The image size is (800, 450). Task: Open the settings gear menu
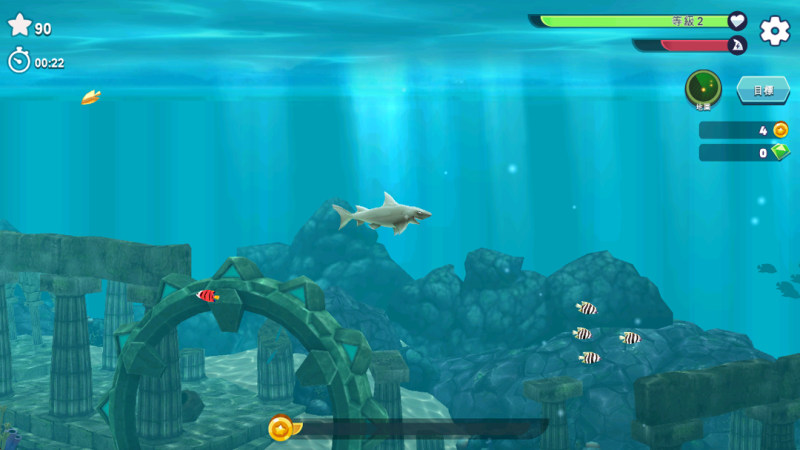click(x=774, y=31)
